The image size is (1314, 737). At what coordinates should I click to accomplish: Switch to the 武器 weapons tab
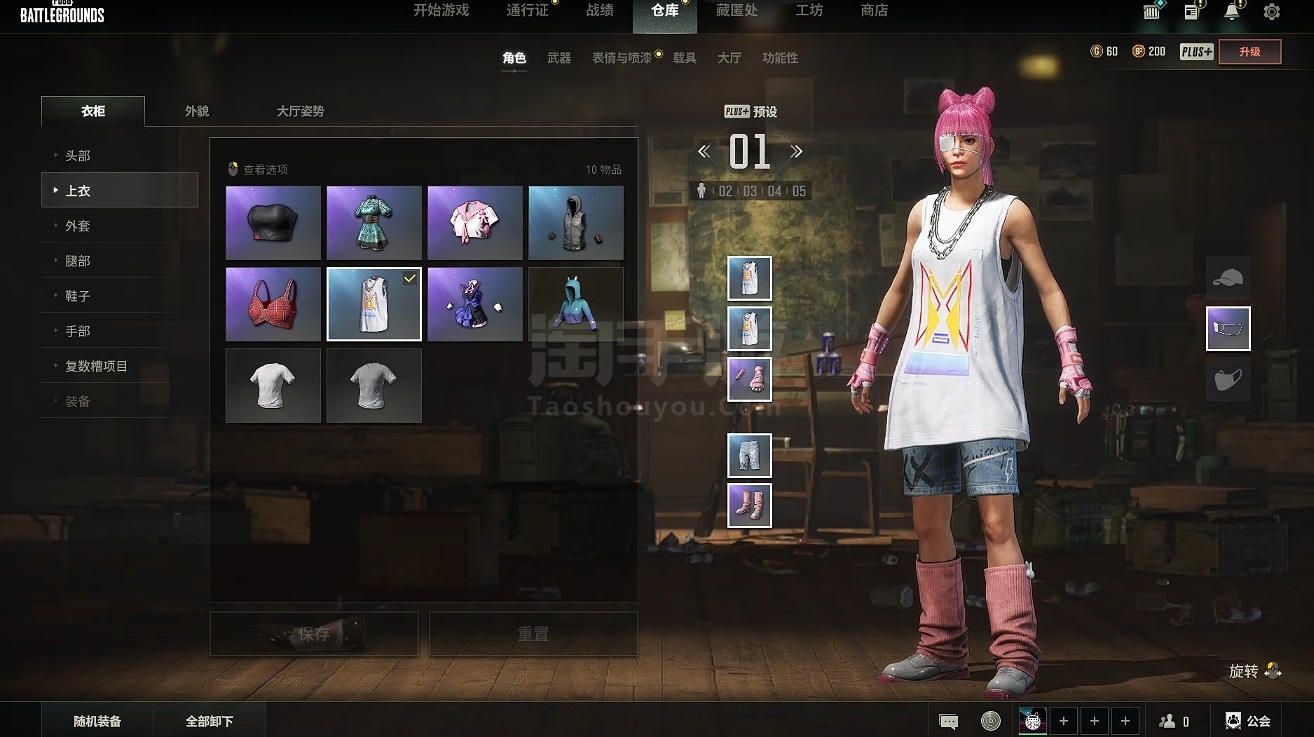(x=559, y=58)
